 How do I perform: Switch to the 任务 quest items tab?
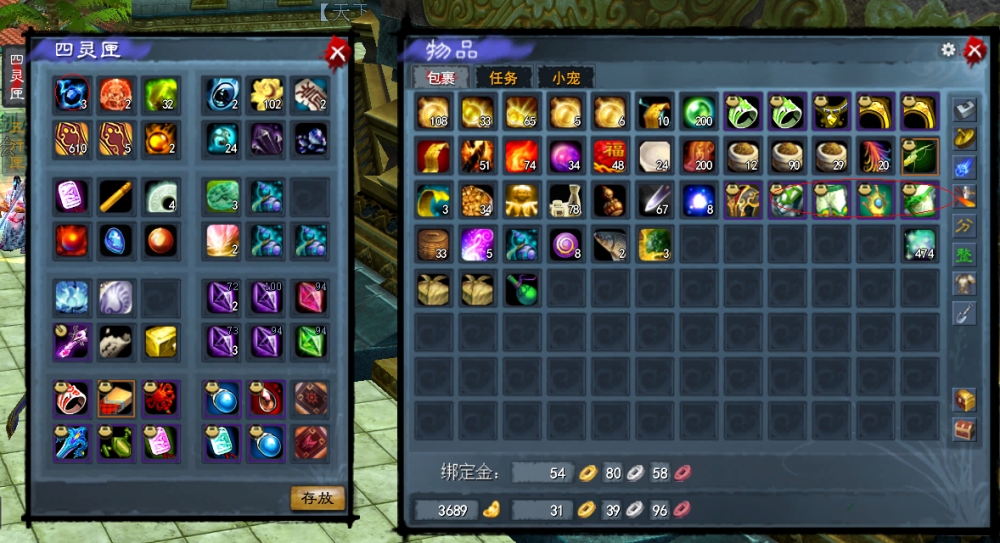[503, 77]
